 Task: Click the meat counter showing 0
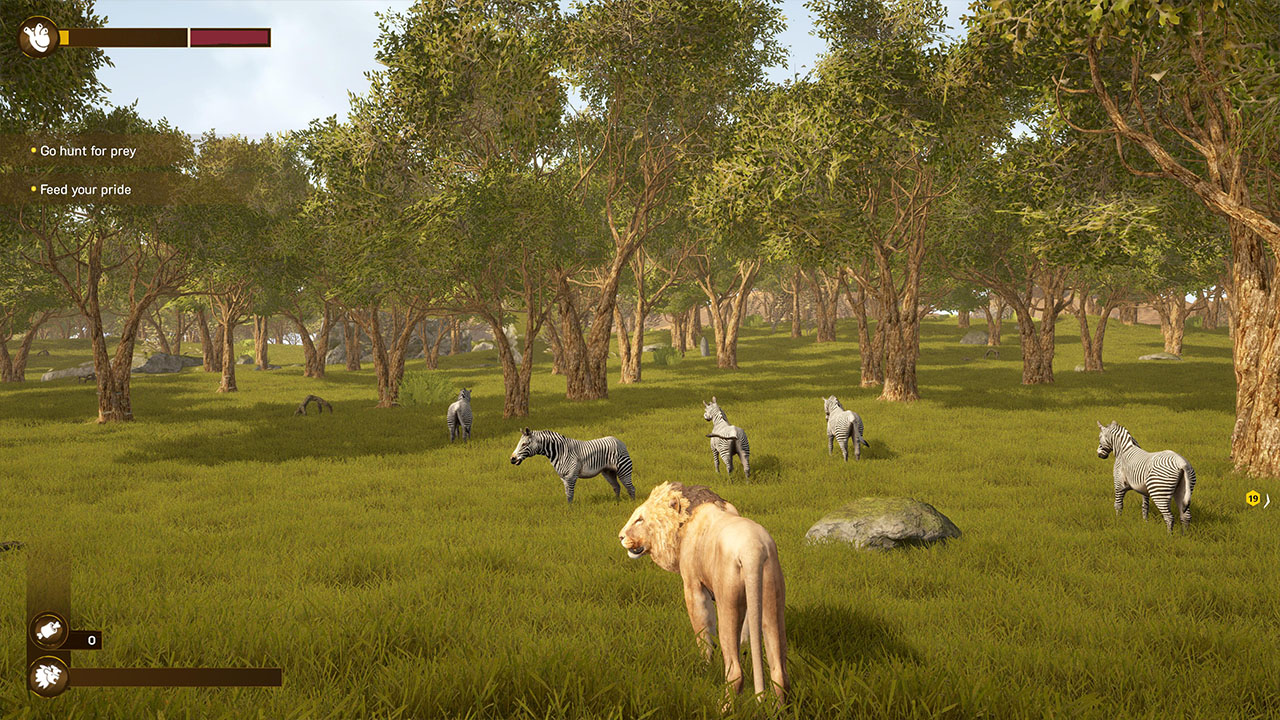click(91, 640)
